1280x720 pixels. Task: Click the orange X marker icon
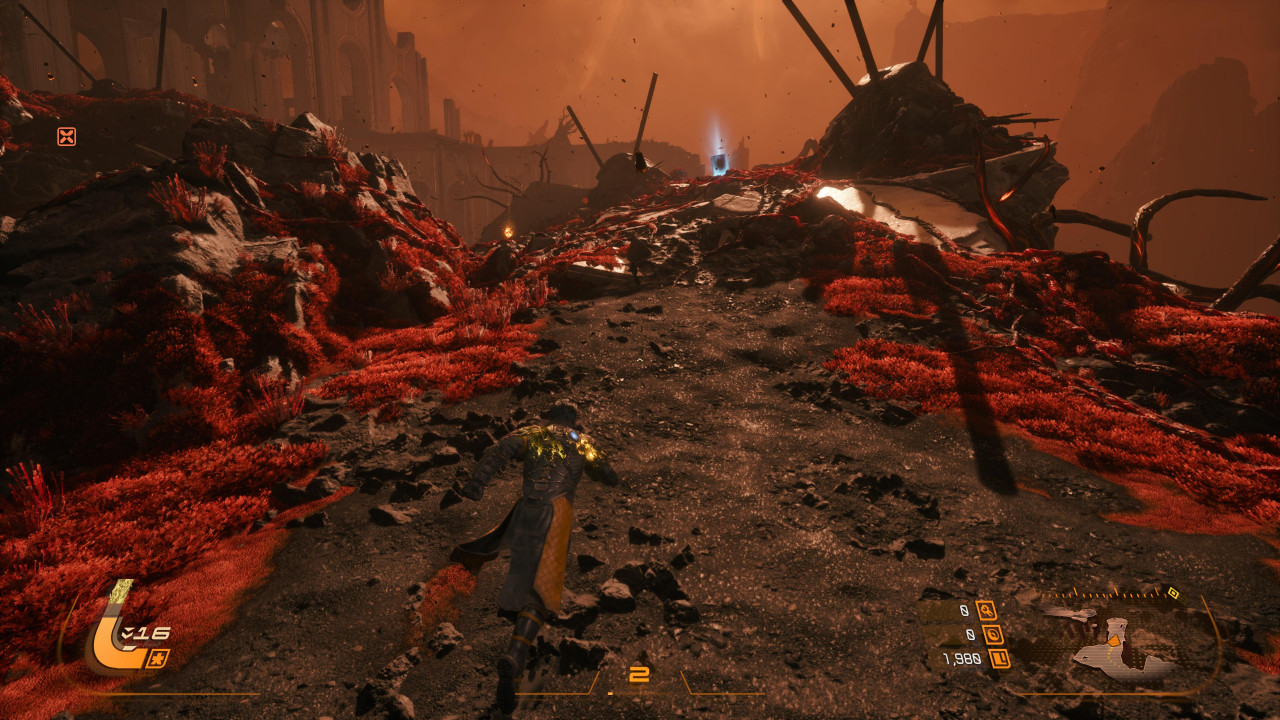tap(66, 136)
